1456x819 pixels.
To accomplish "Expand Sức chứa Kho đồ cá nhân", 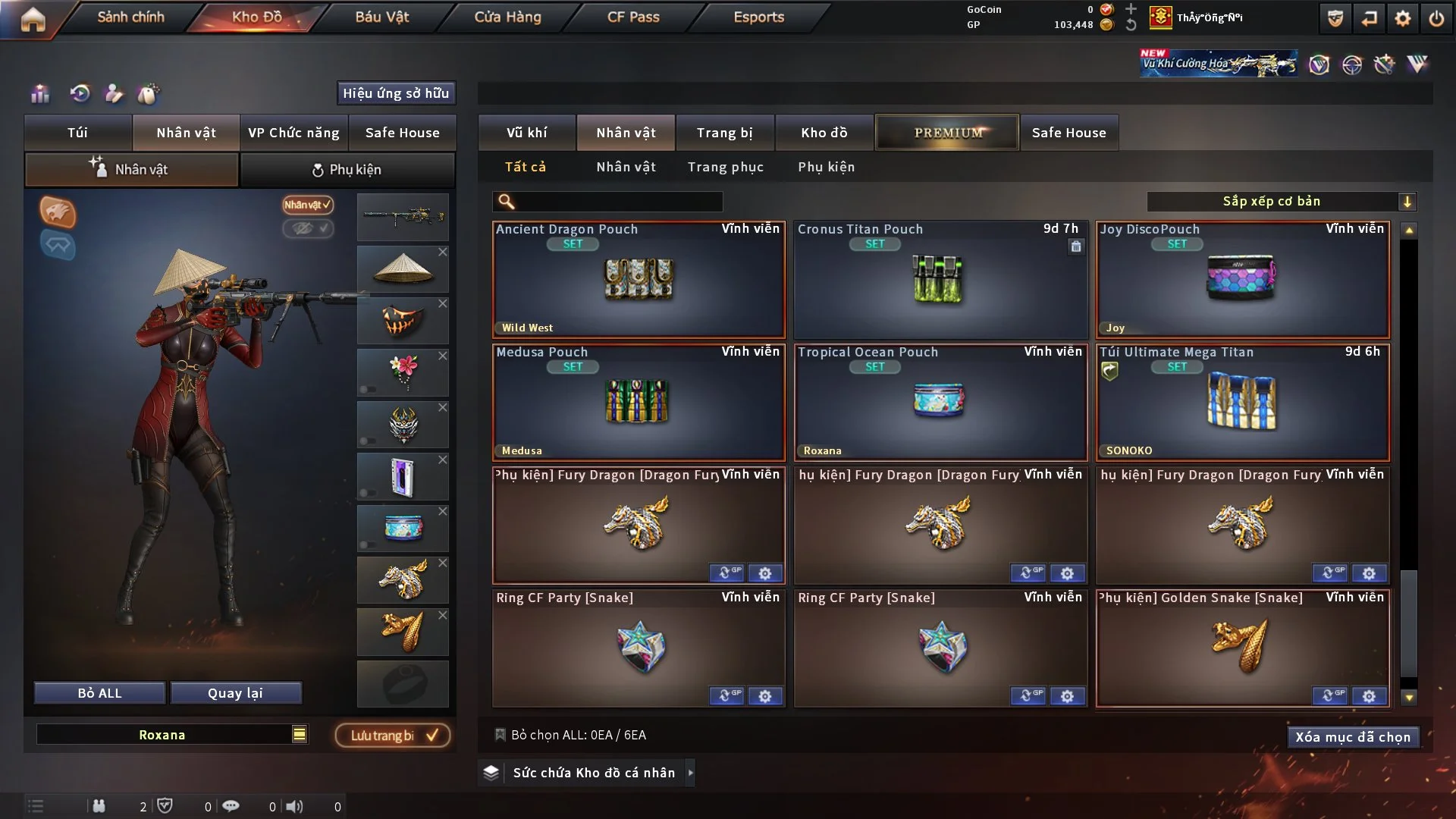I will click(x=690, y=773).
